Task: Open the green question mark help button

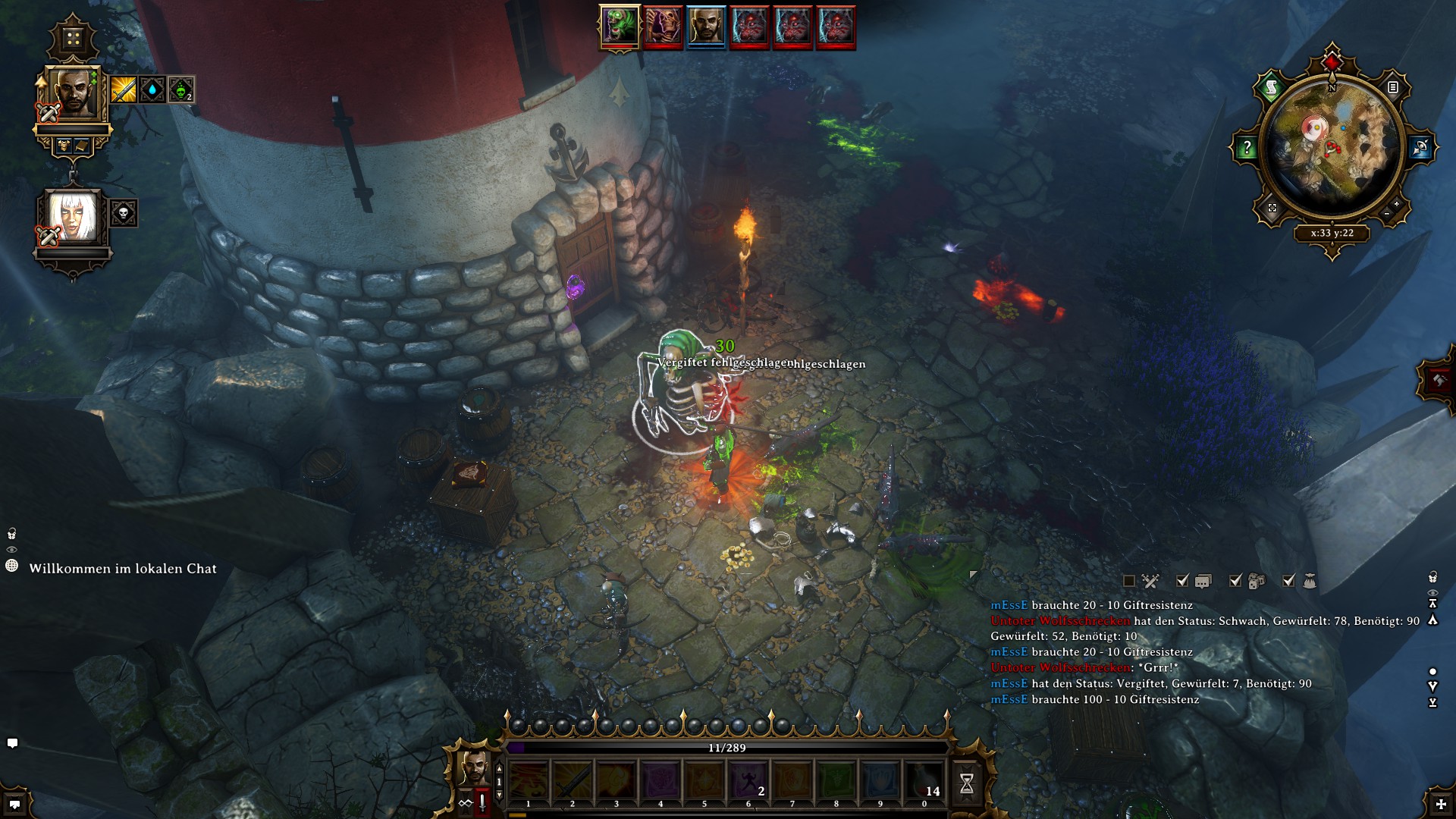Action: [1247, 148]
